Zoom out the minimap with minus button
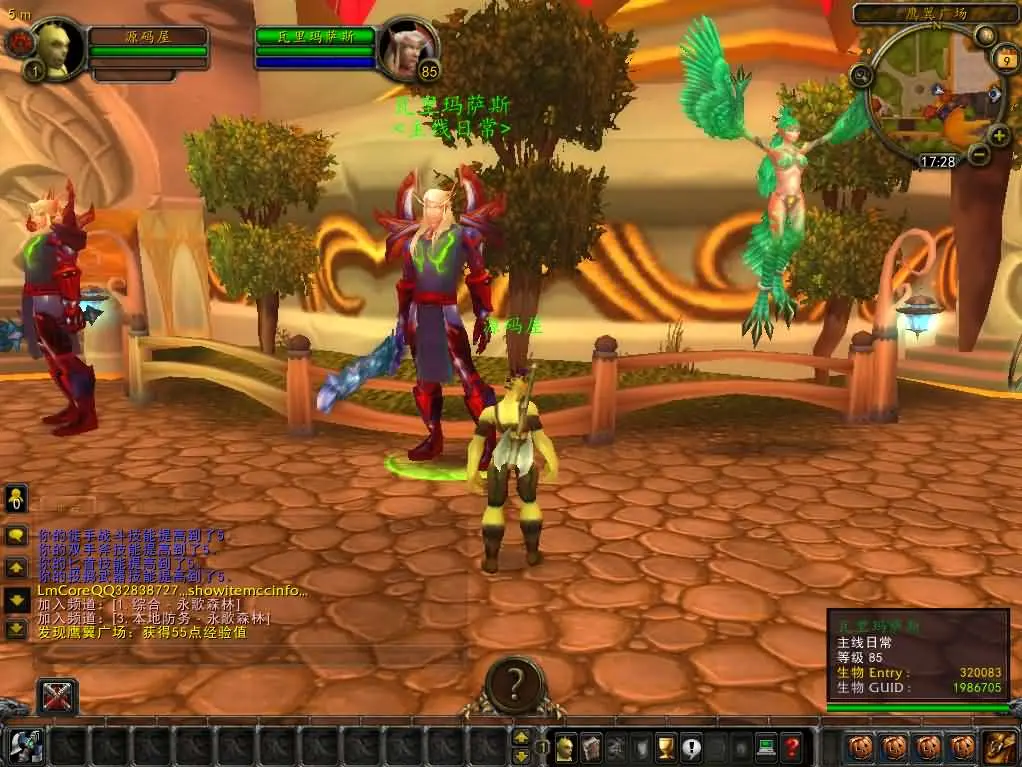 click(x=979, y=154)
